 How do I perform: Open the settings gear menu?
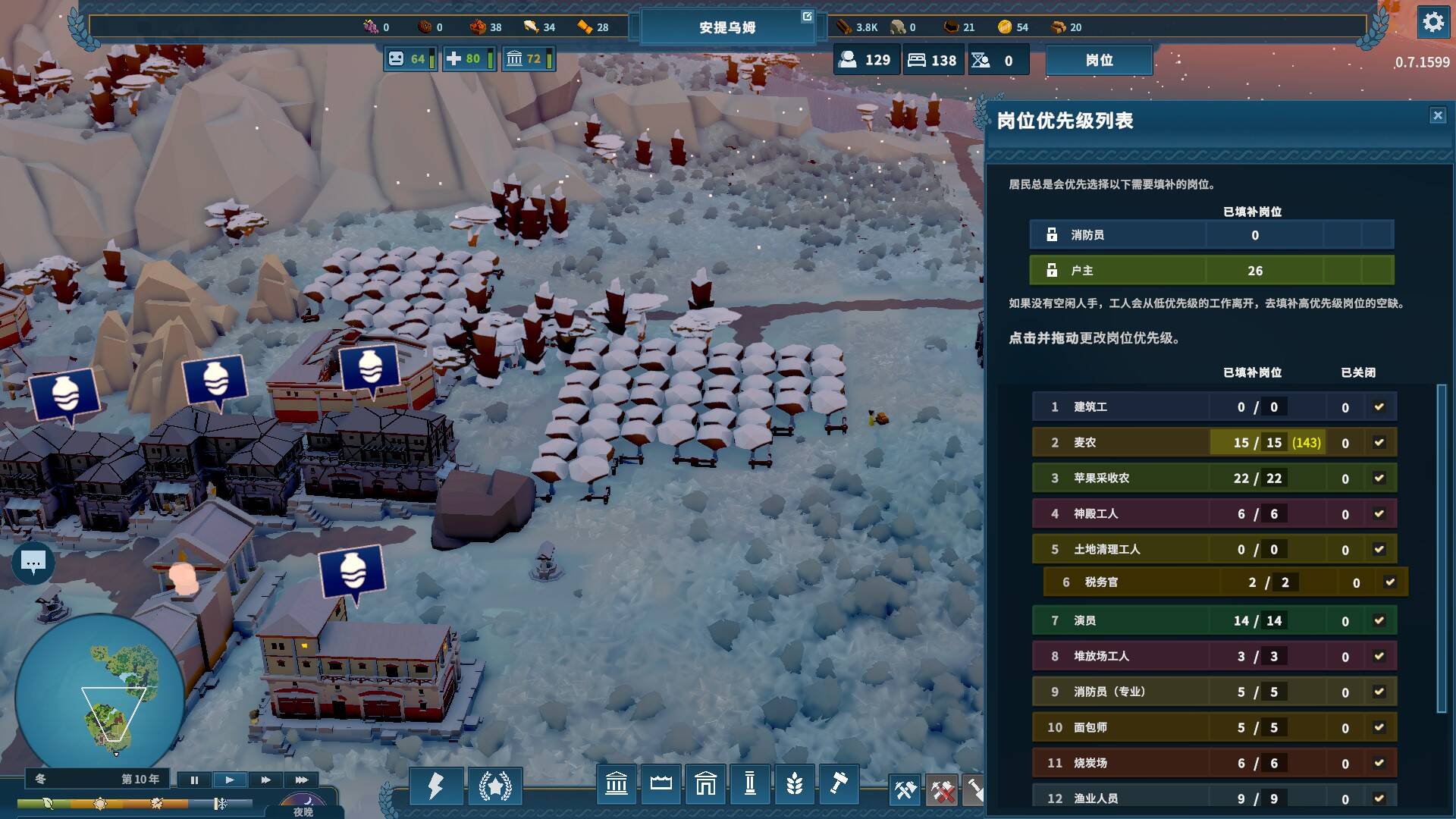coord(1432,23)
